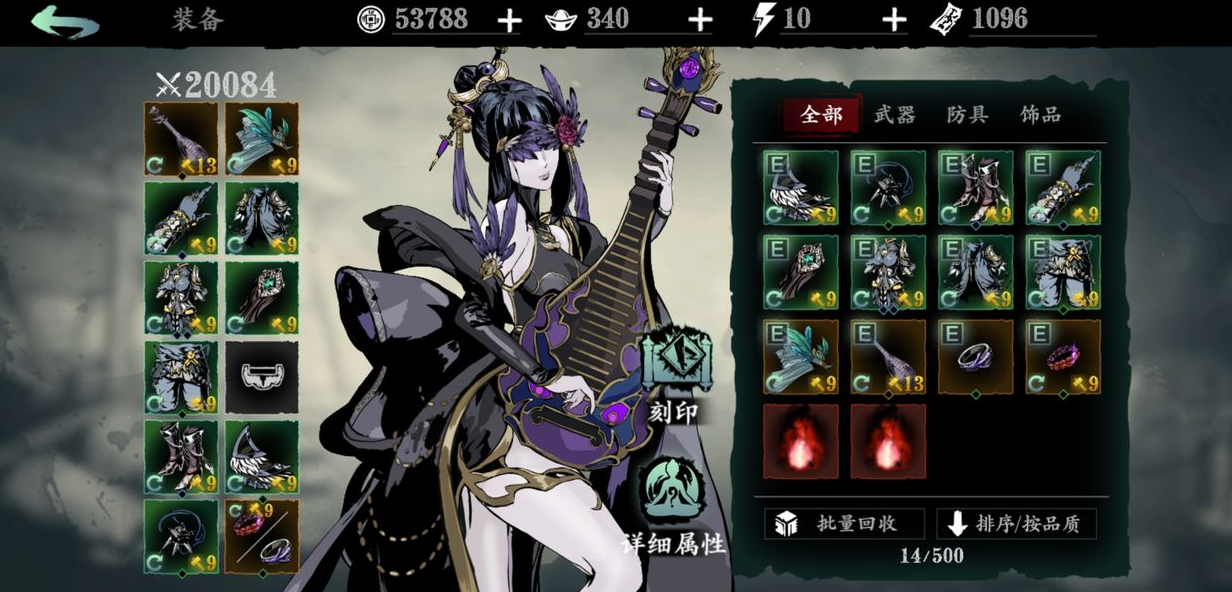The width and height of the screenshot is (1232, 592).
Task: Change sorting with 排序/按品质 button
Action: (1016, 524)
